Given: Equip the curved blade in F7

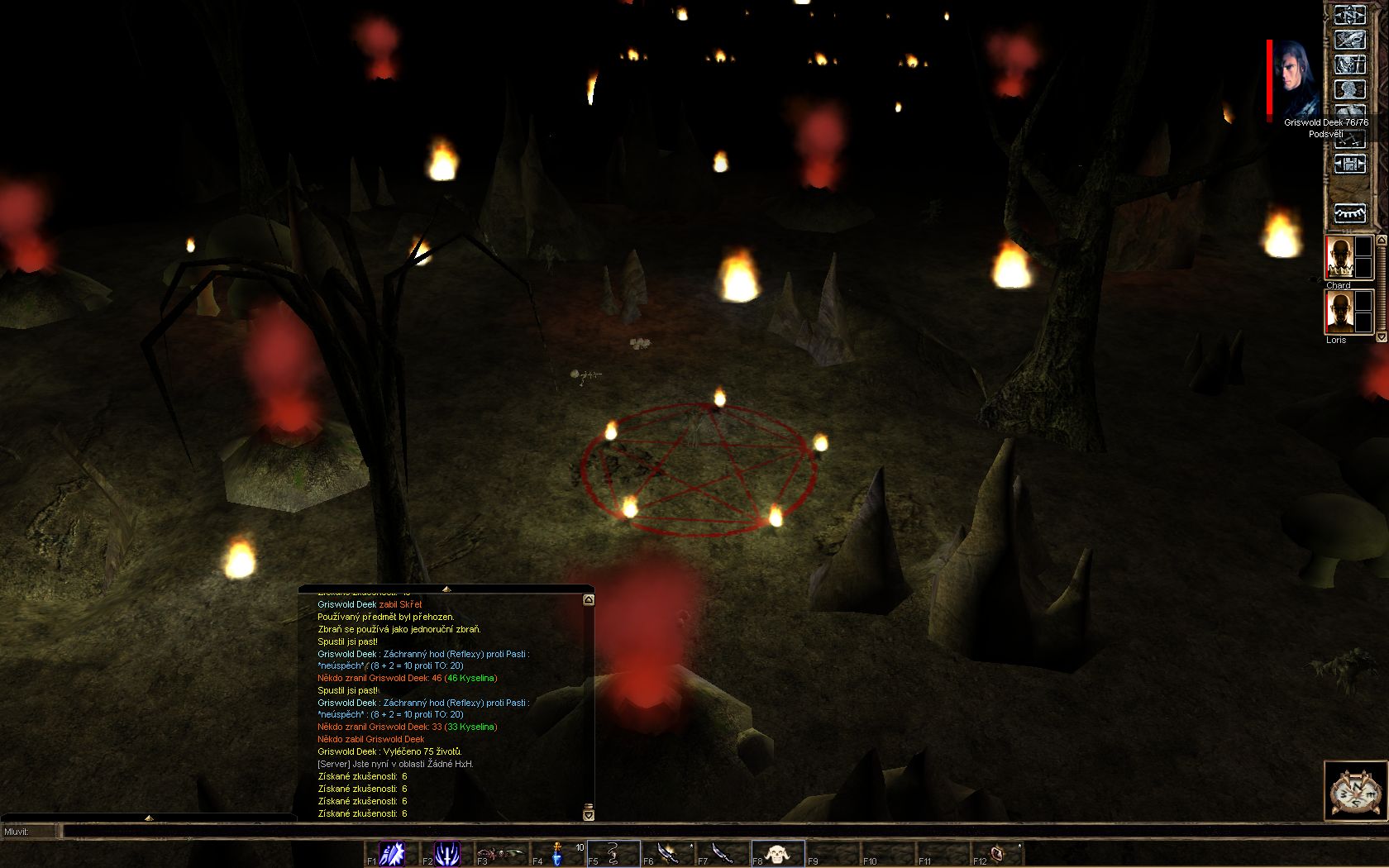Looking at the screenshot, I should 723,853.
